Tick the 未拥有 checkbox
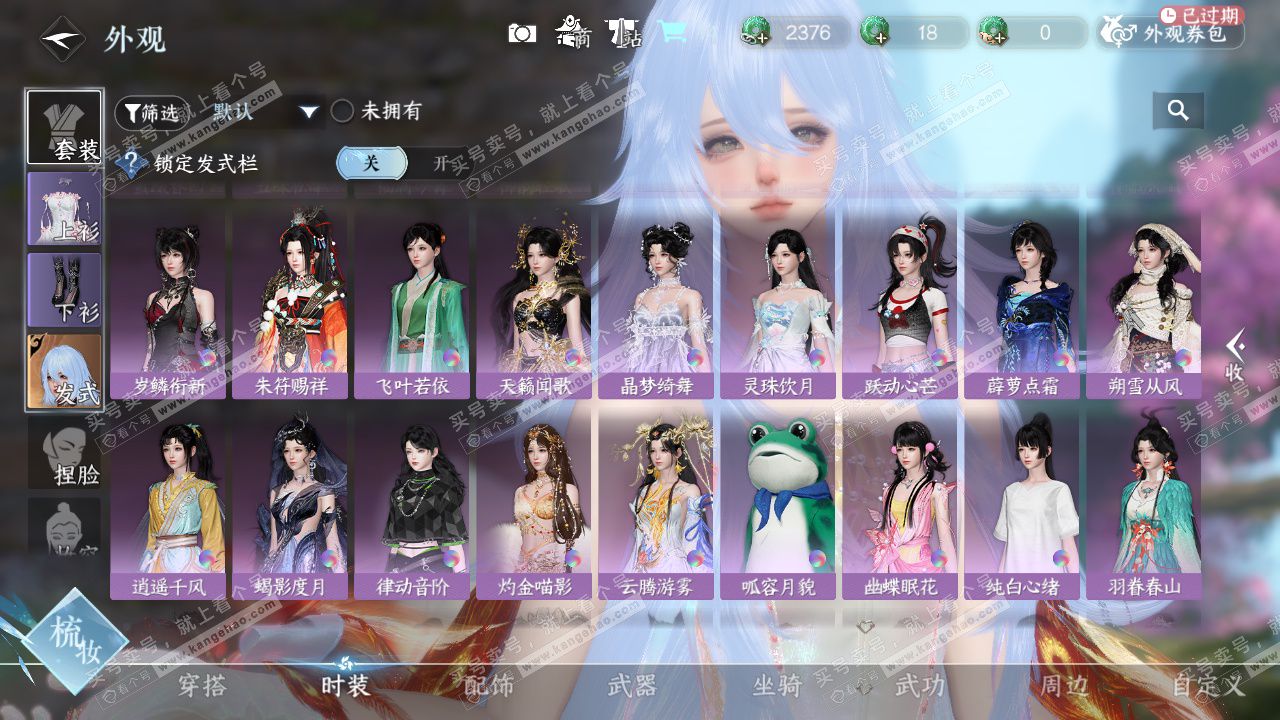 point(343,111)
